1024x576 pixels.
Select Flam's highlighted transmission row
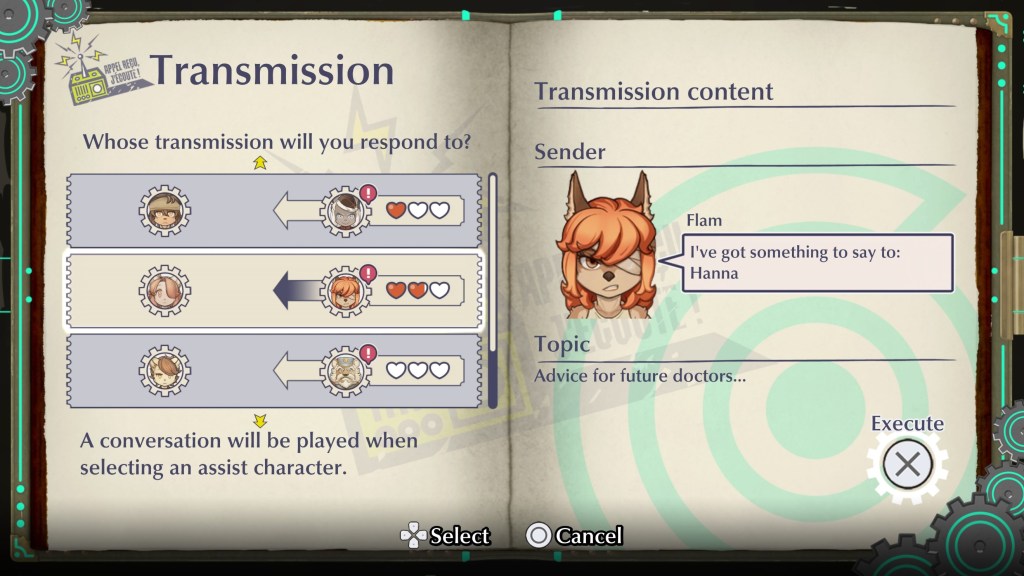pyautogui.click(x=273, y=291)
